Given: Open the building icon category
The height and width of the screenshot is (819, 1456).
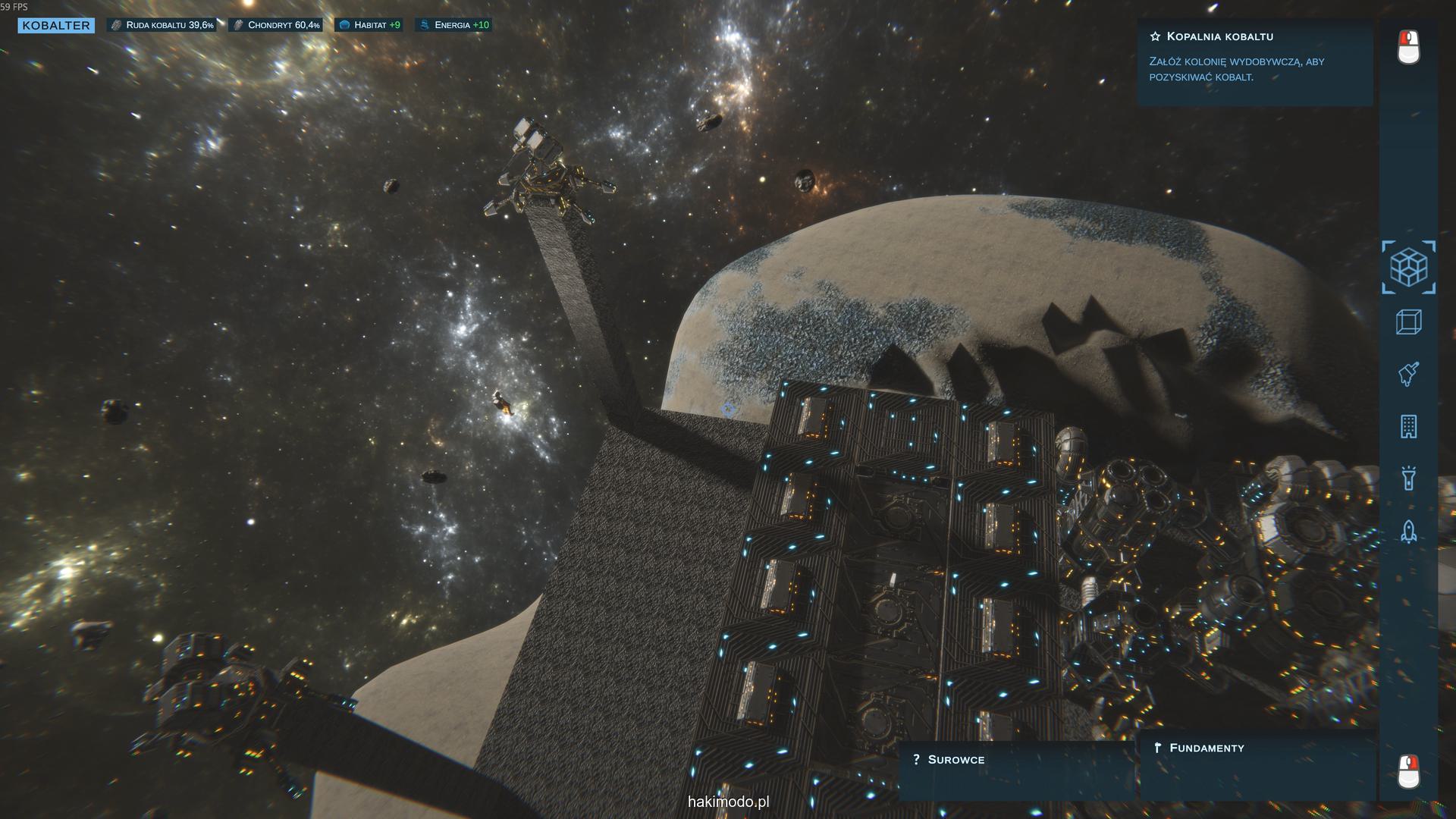Looking at the screenshot, I should click(x=1408, y=427).
